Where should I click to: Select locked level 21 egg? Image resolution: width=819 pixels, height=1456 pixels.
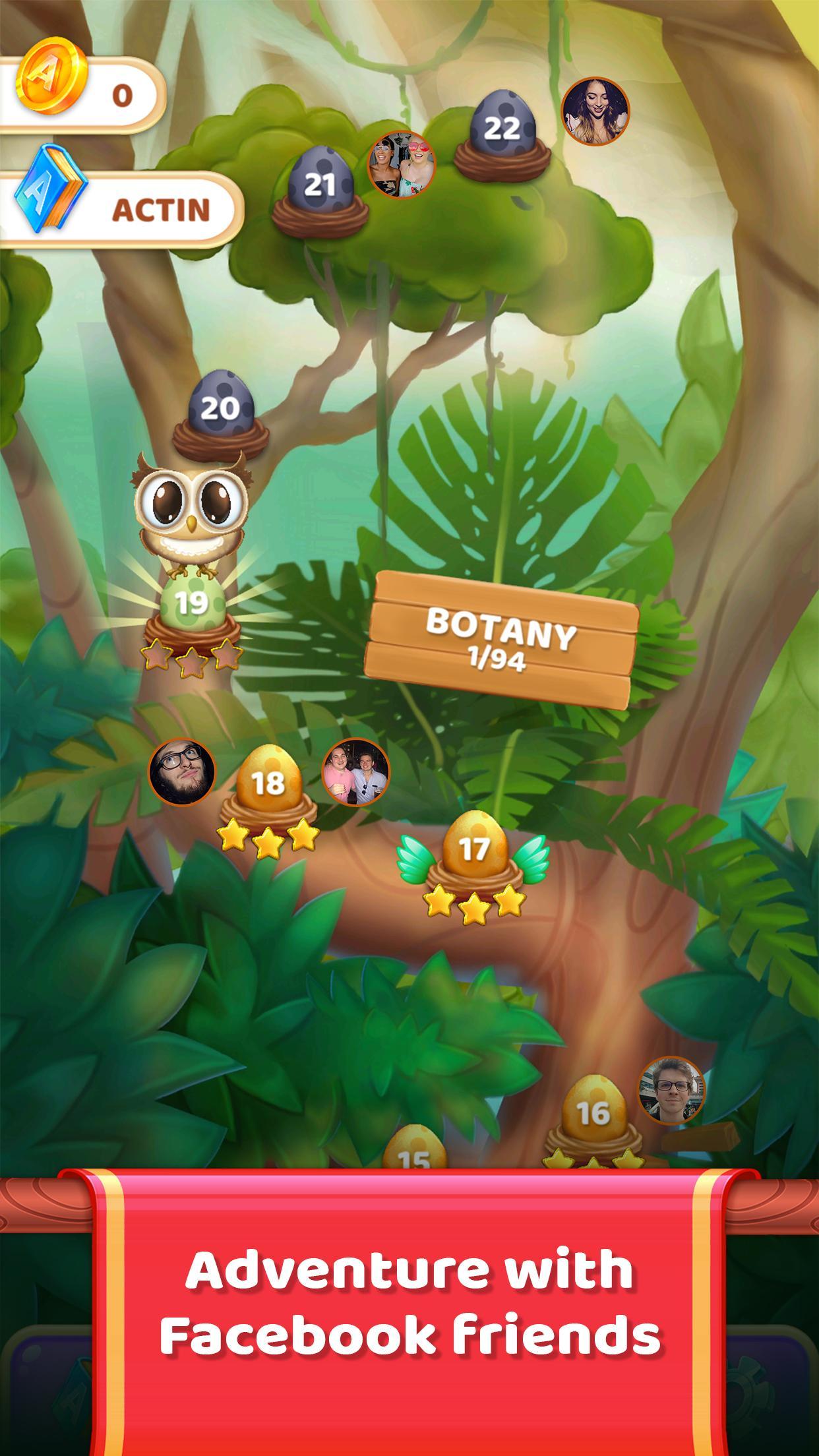[320, 187]
